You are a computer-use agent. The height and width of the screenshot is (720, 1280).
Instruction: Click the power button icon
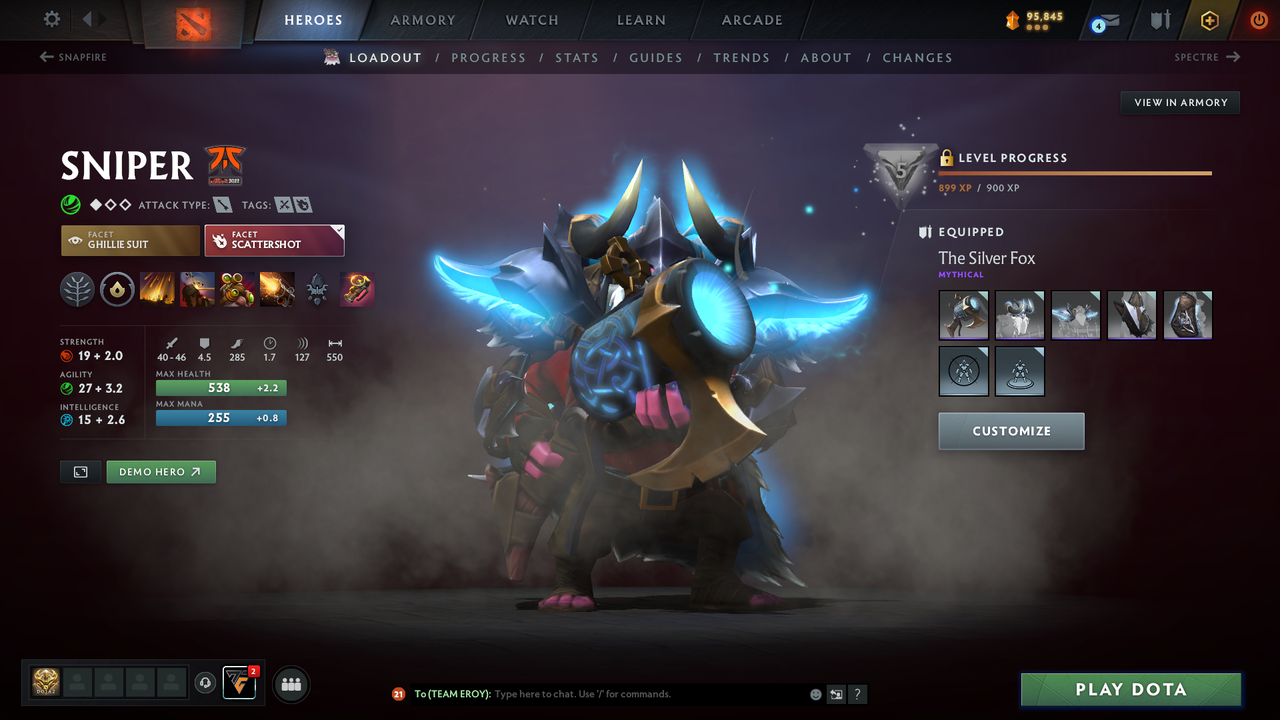coord(1257,20)
